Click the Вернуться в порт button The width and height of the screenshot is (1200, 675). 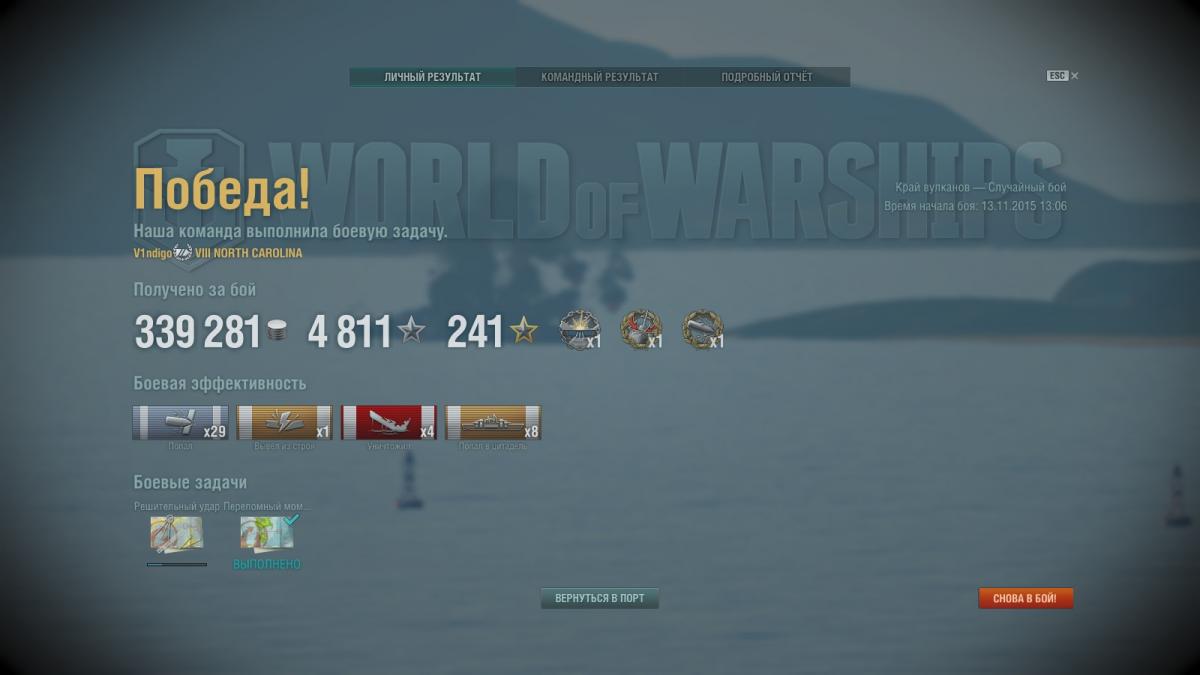coord(600,598)
